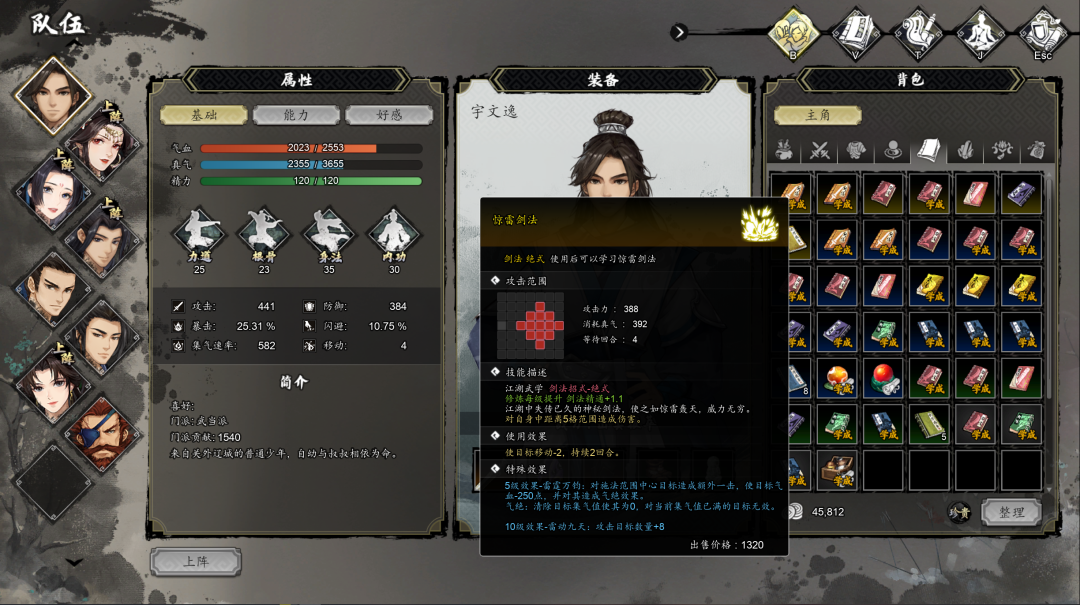The width and height of the screenshot is (1080, 605).
Task: Open the meditation figure menu icon
Action: click(x=980, y=33)
